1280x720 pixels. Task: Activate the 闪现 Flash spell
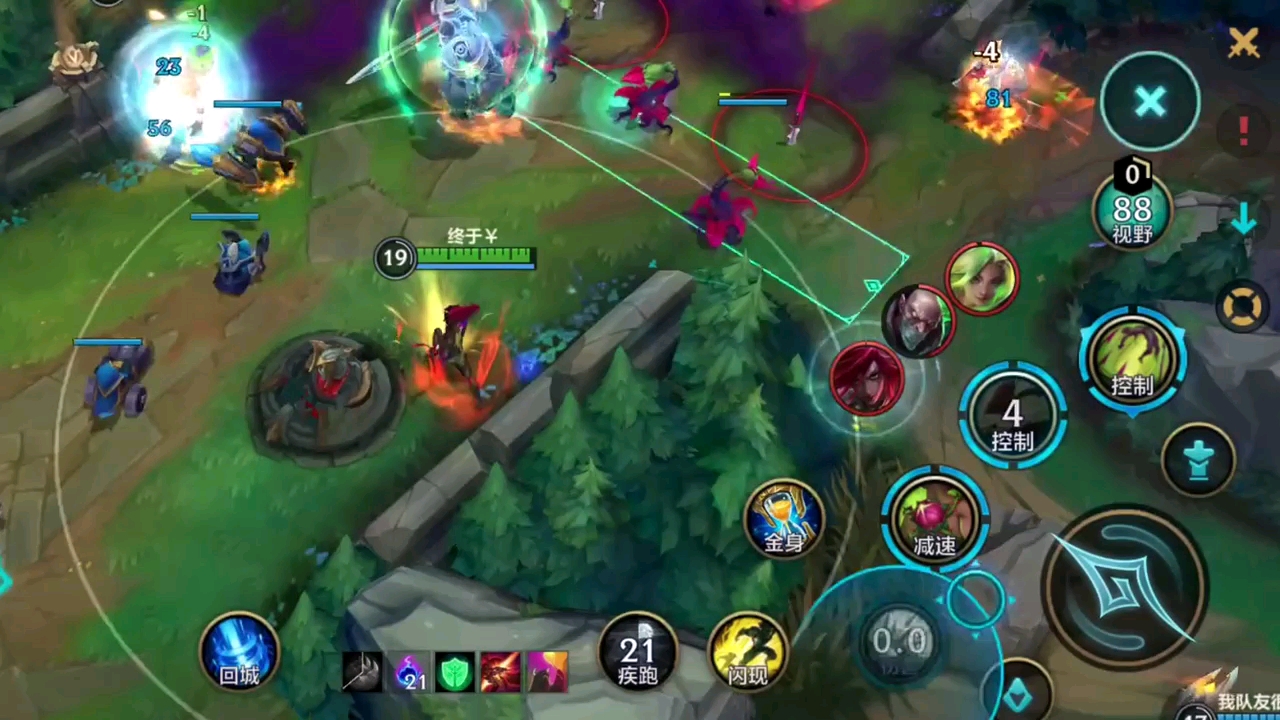point(748,652)
